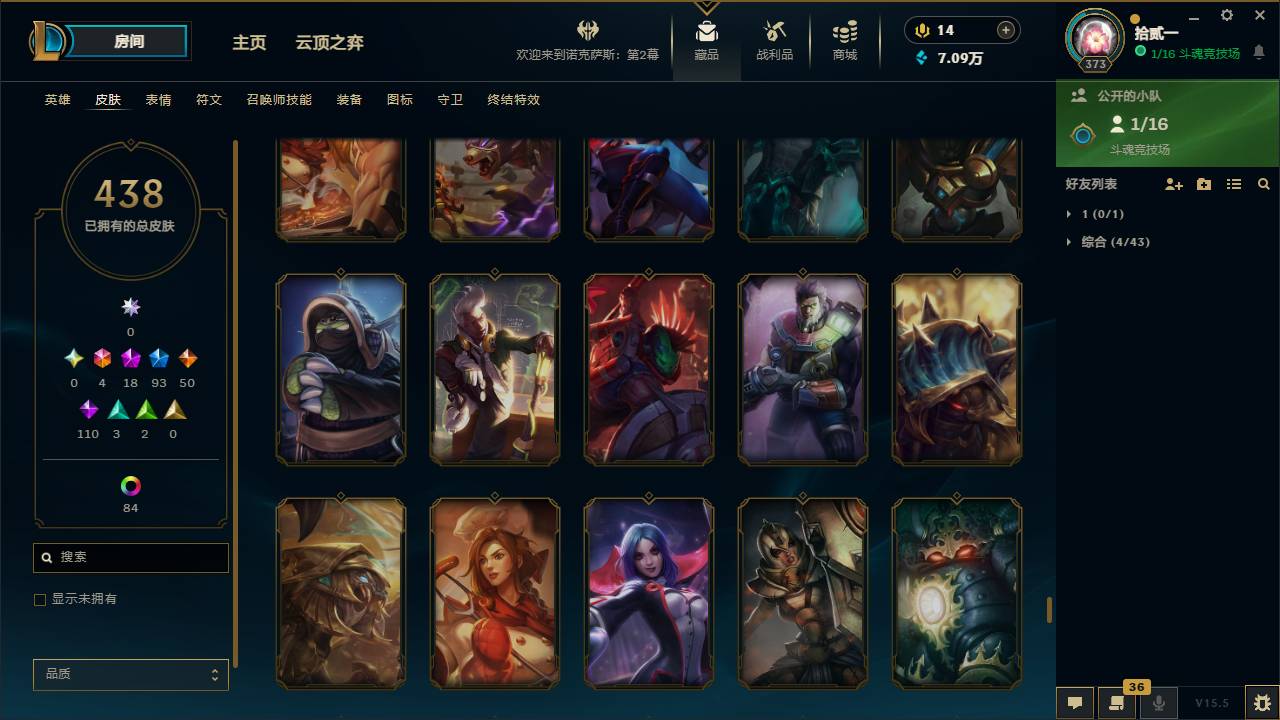1280x720 pixels.
Task: Click the add friend icon
Action: pos(1174,184)
